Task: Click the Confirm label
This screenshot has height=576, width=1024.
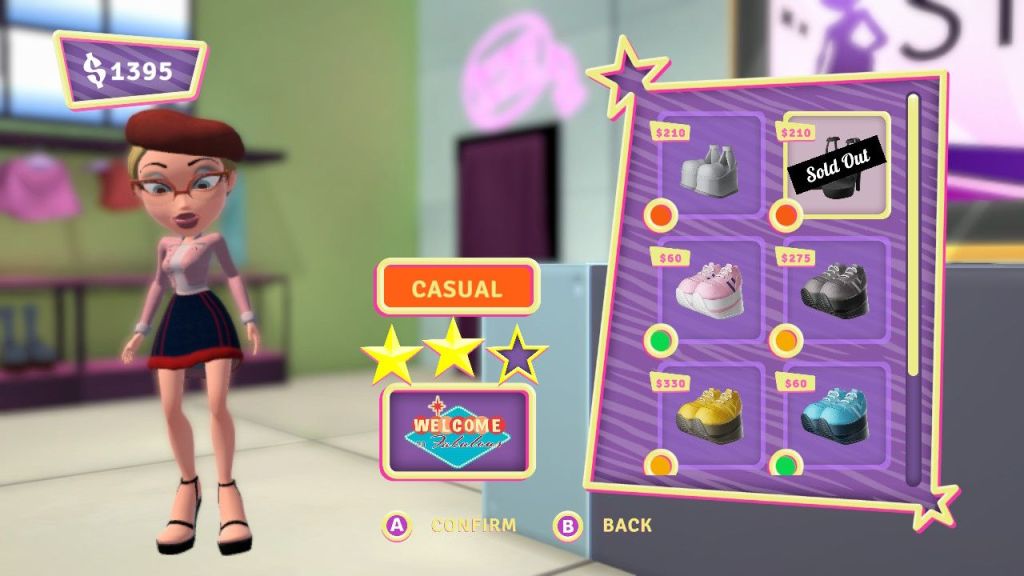Action: [x=473, y=525]
